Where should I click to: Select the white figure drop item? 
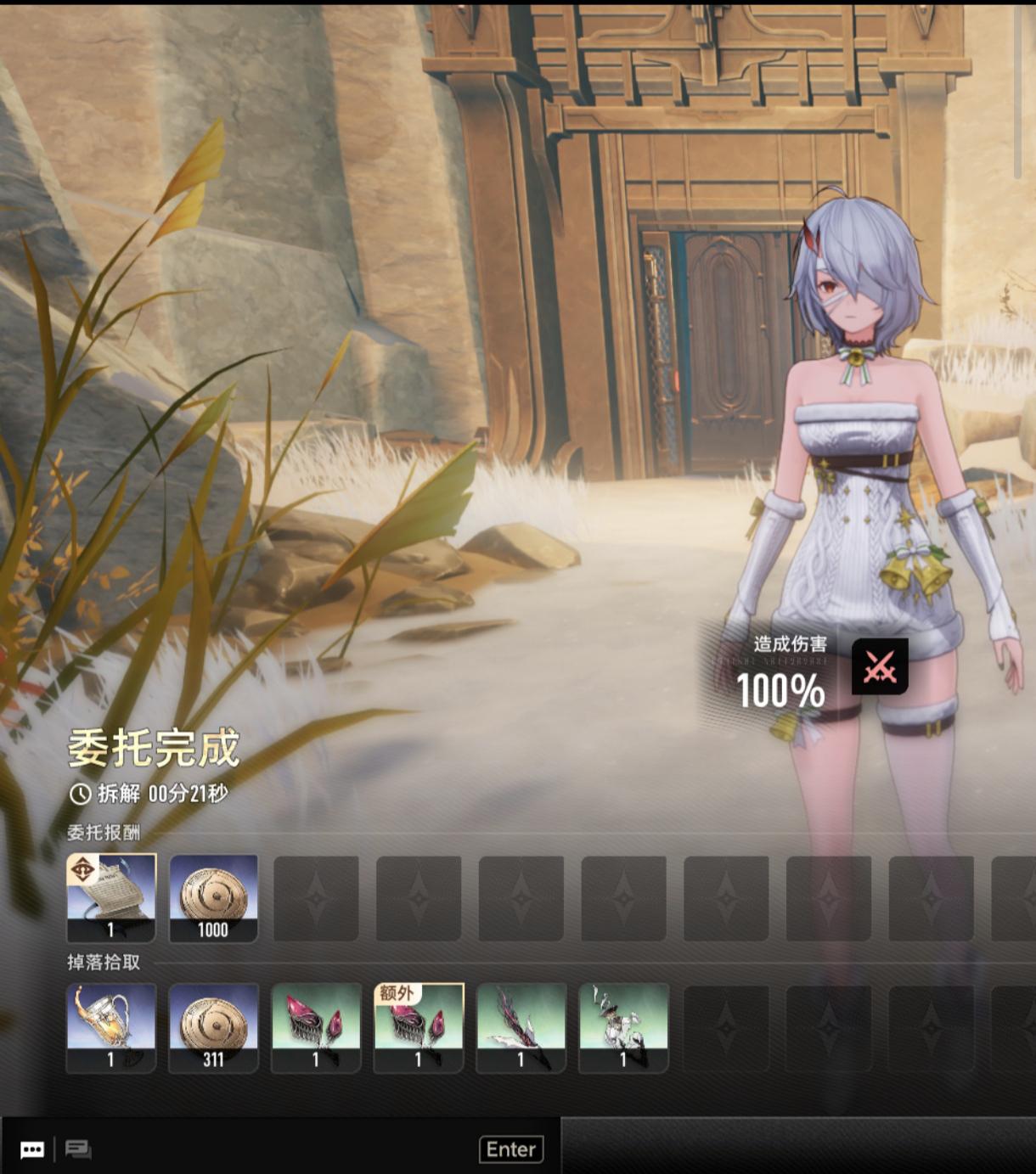[x=624, y=1027]
